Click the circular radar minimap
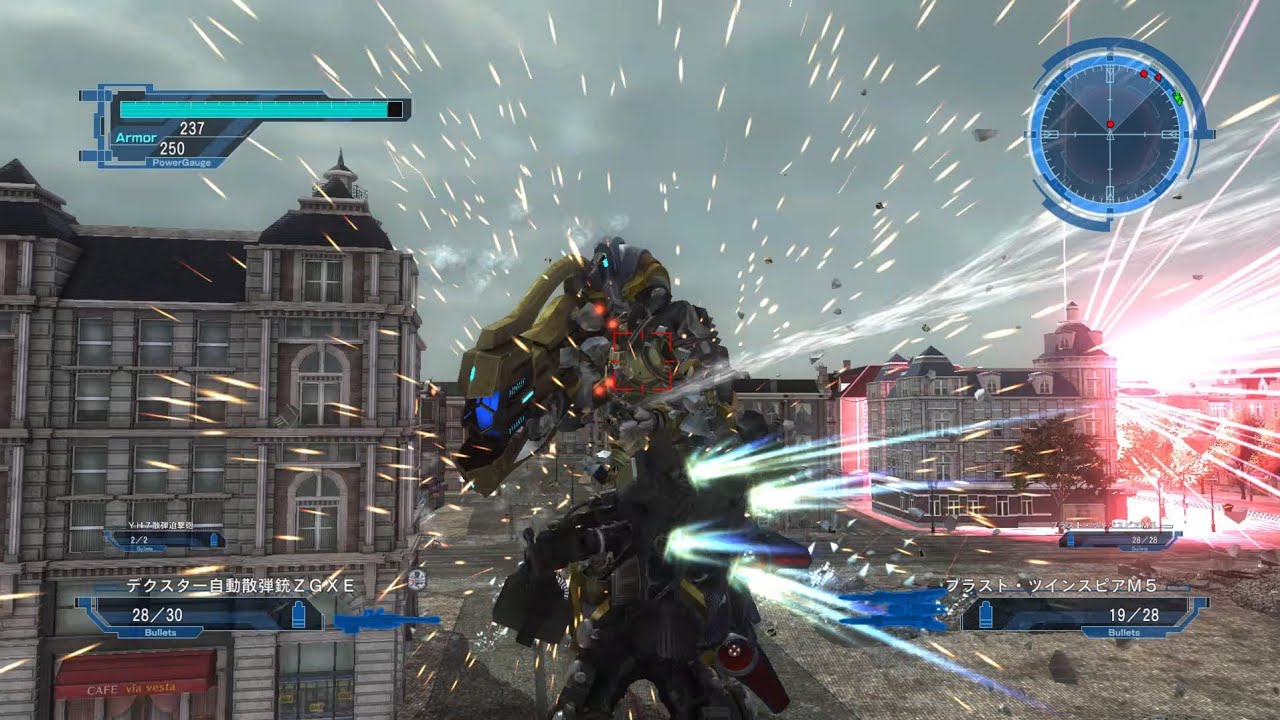This screenshot has width=1280, height=720. coord(1110,130)
